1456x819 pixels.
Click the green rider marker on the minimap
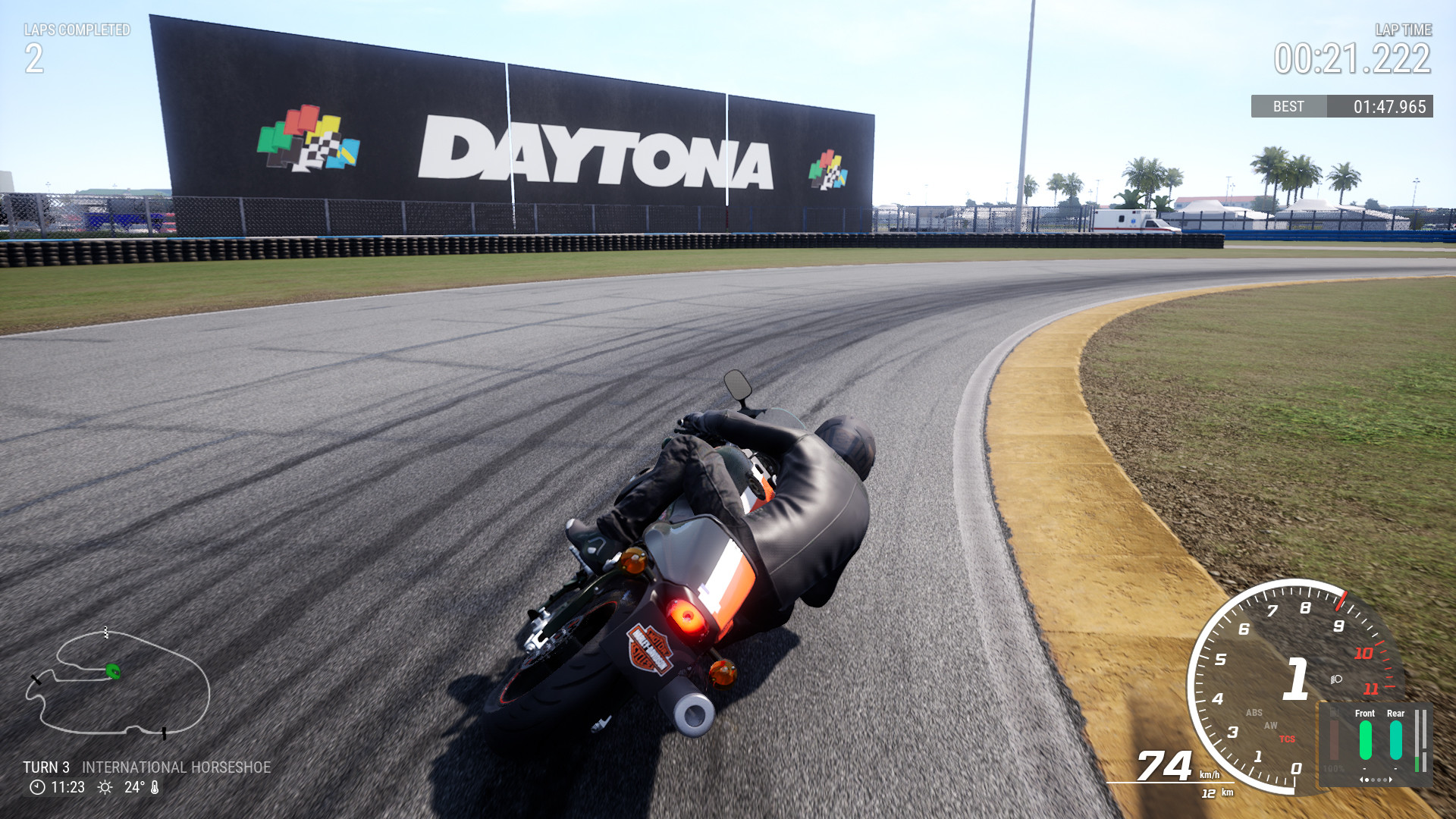[x=113, y=671]
